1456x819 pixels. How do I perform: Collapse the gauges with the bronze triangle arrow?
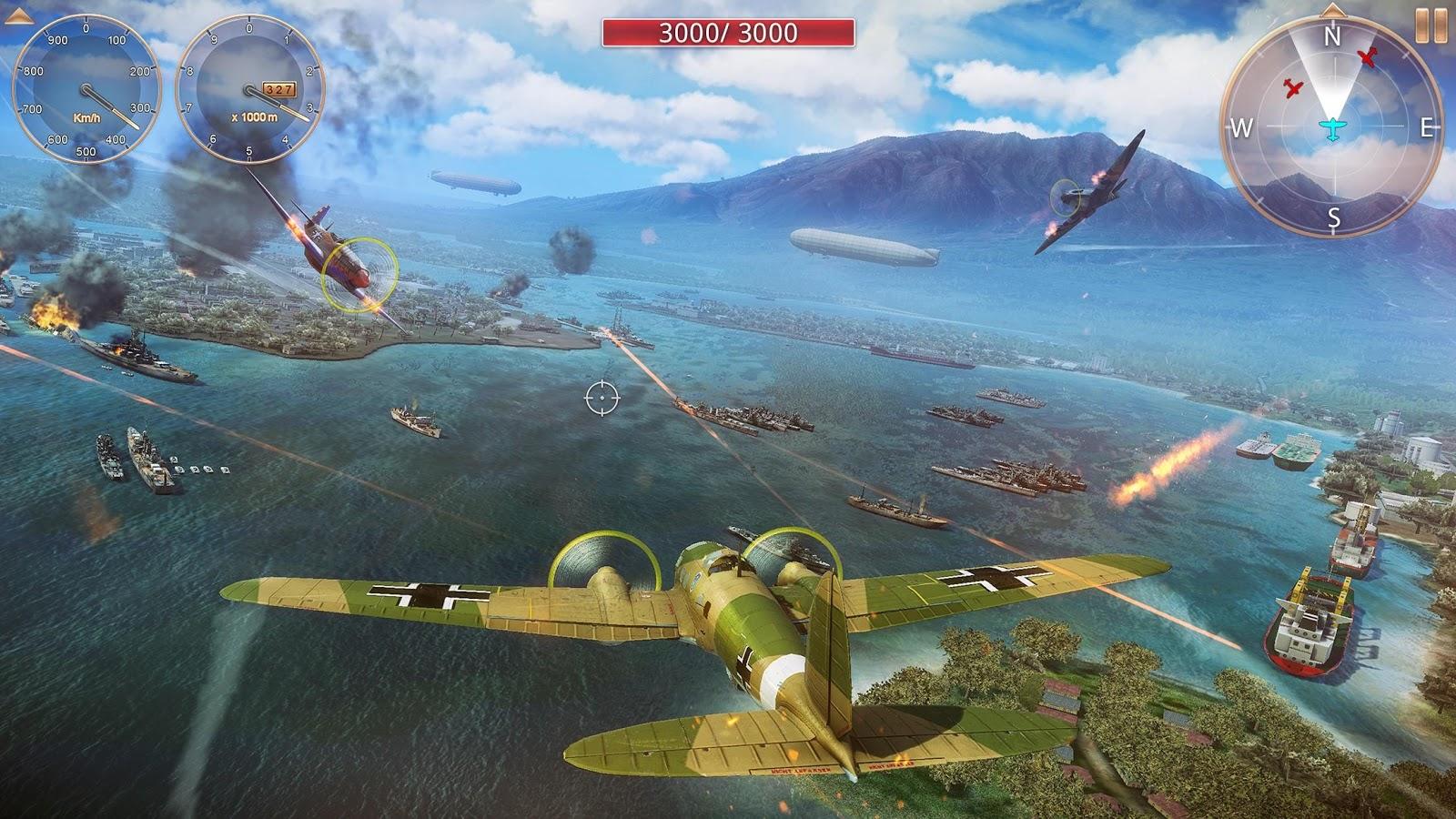coord(21,15)
